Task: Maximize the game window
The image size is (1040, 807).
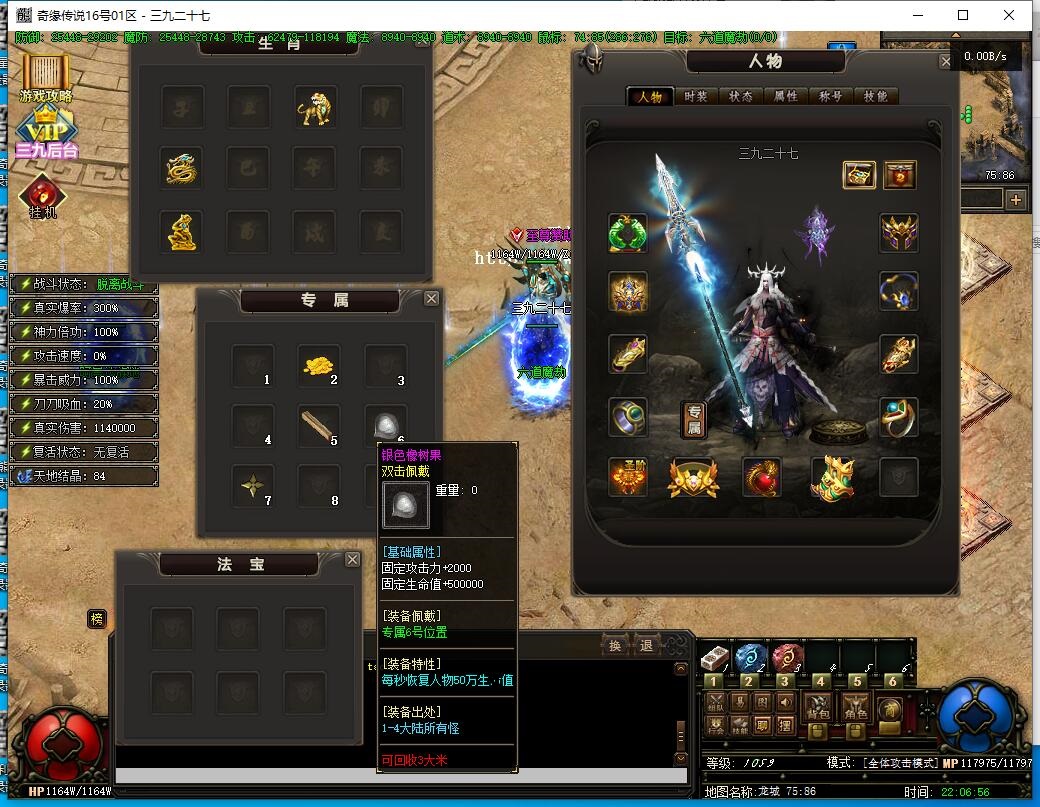Action: [963, 15]
